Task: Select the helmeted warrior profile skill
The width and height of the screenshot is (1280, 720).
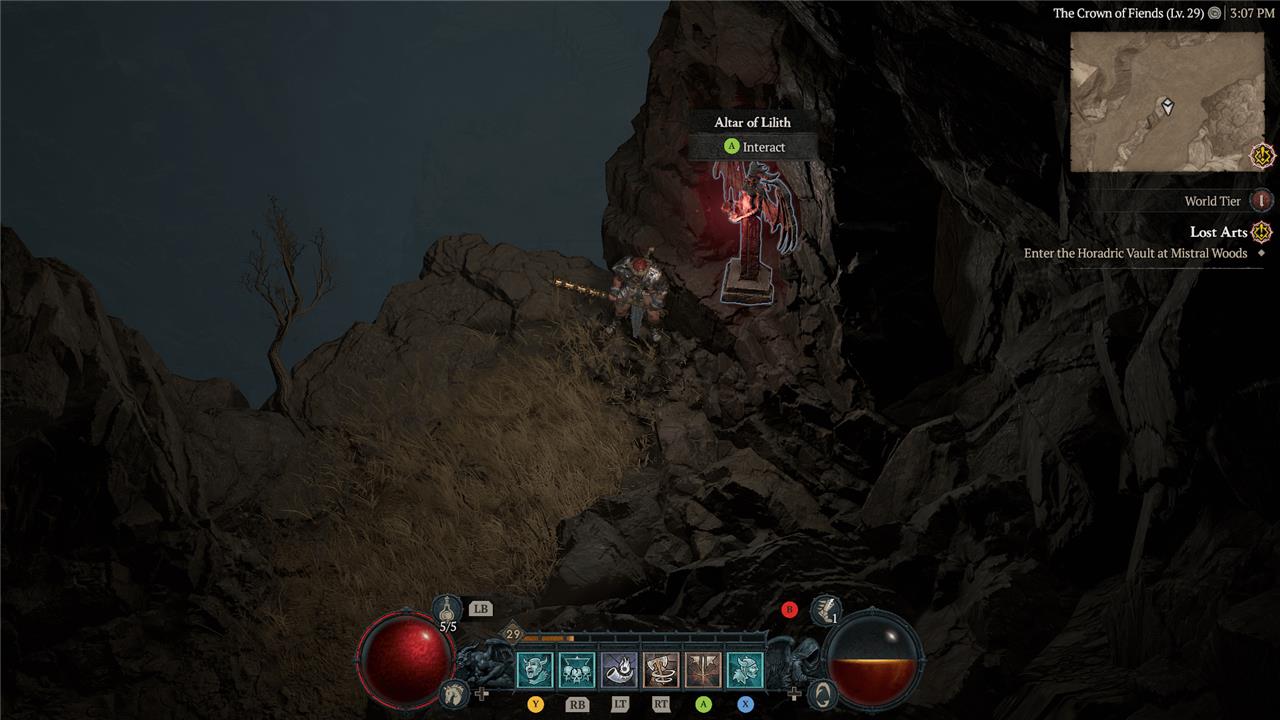Action: (745, 670)
